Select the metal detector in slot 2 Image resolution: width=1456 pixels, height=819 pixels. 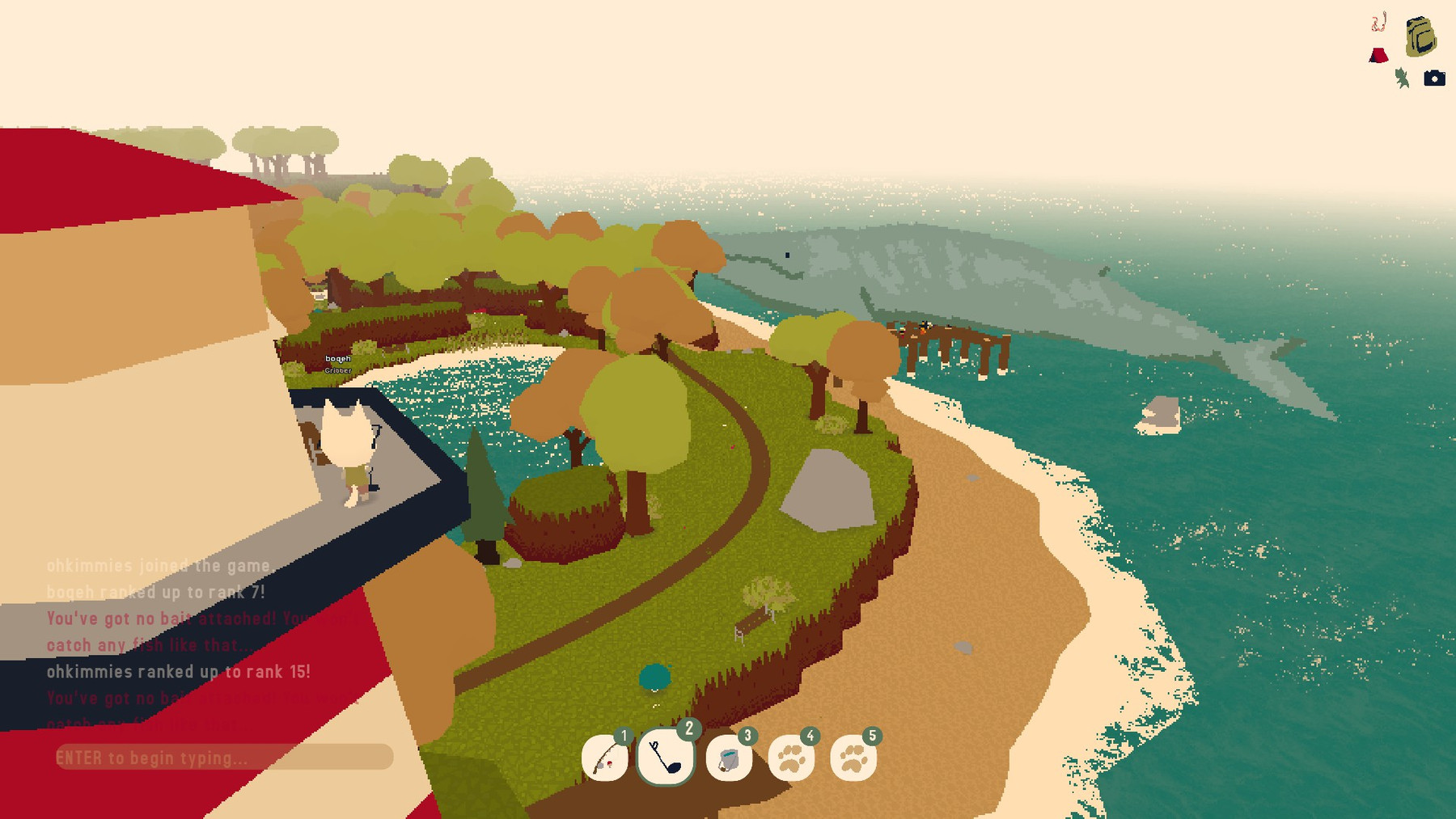666,758
